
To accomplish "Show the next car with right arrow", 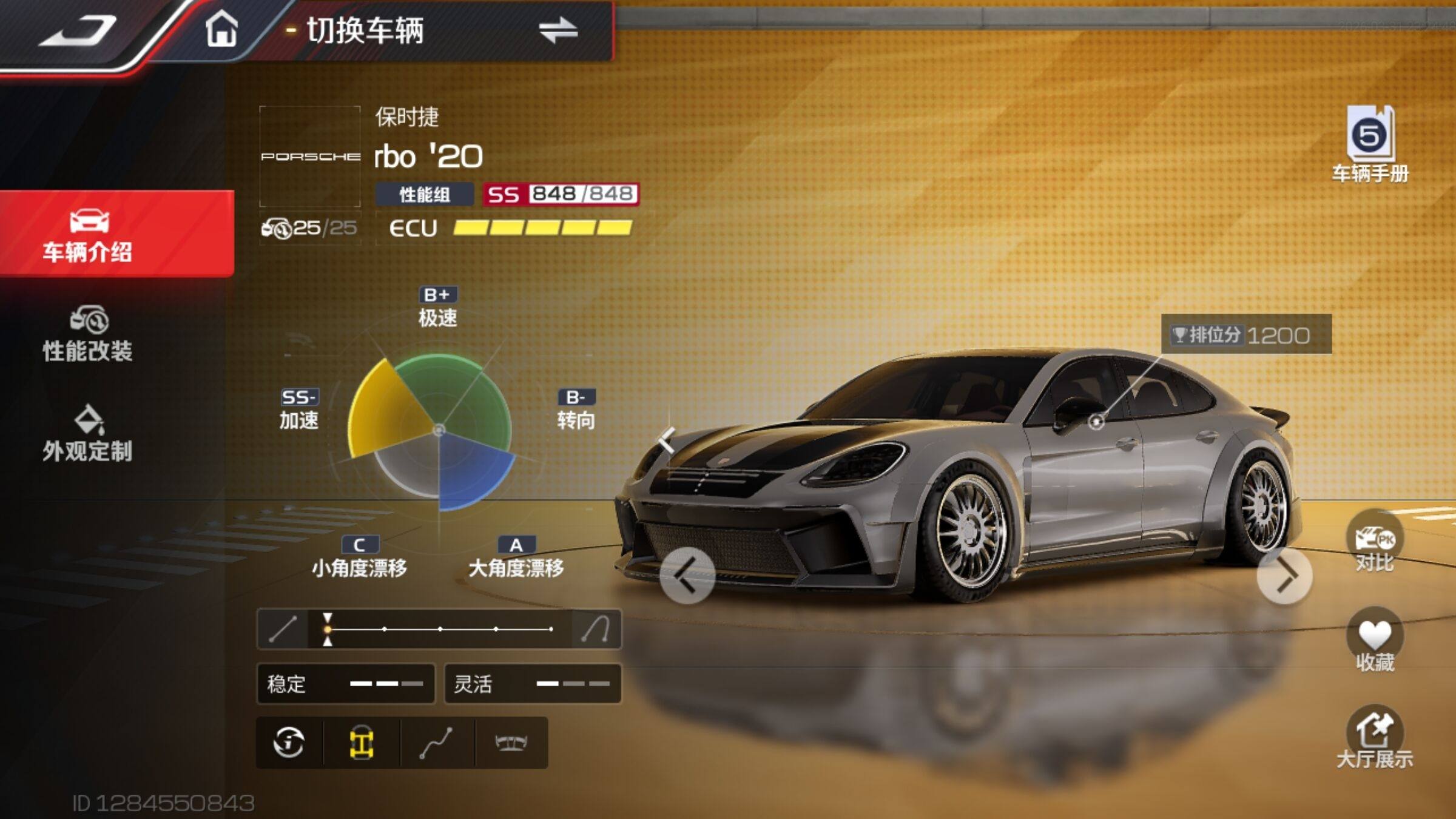I will pyautogui.click(x=1285, y=576).
